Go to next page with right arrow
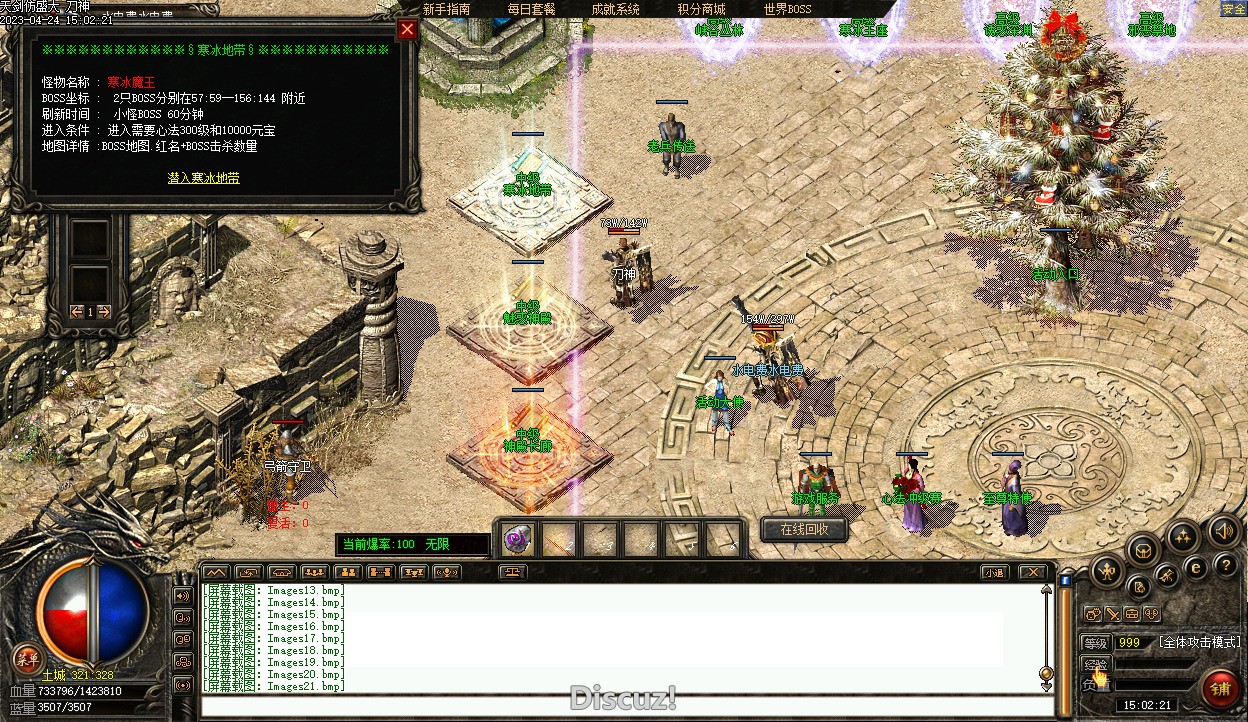This screenshot has height=722, width=1248. tap(104, 312)
